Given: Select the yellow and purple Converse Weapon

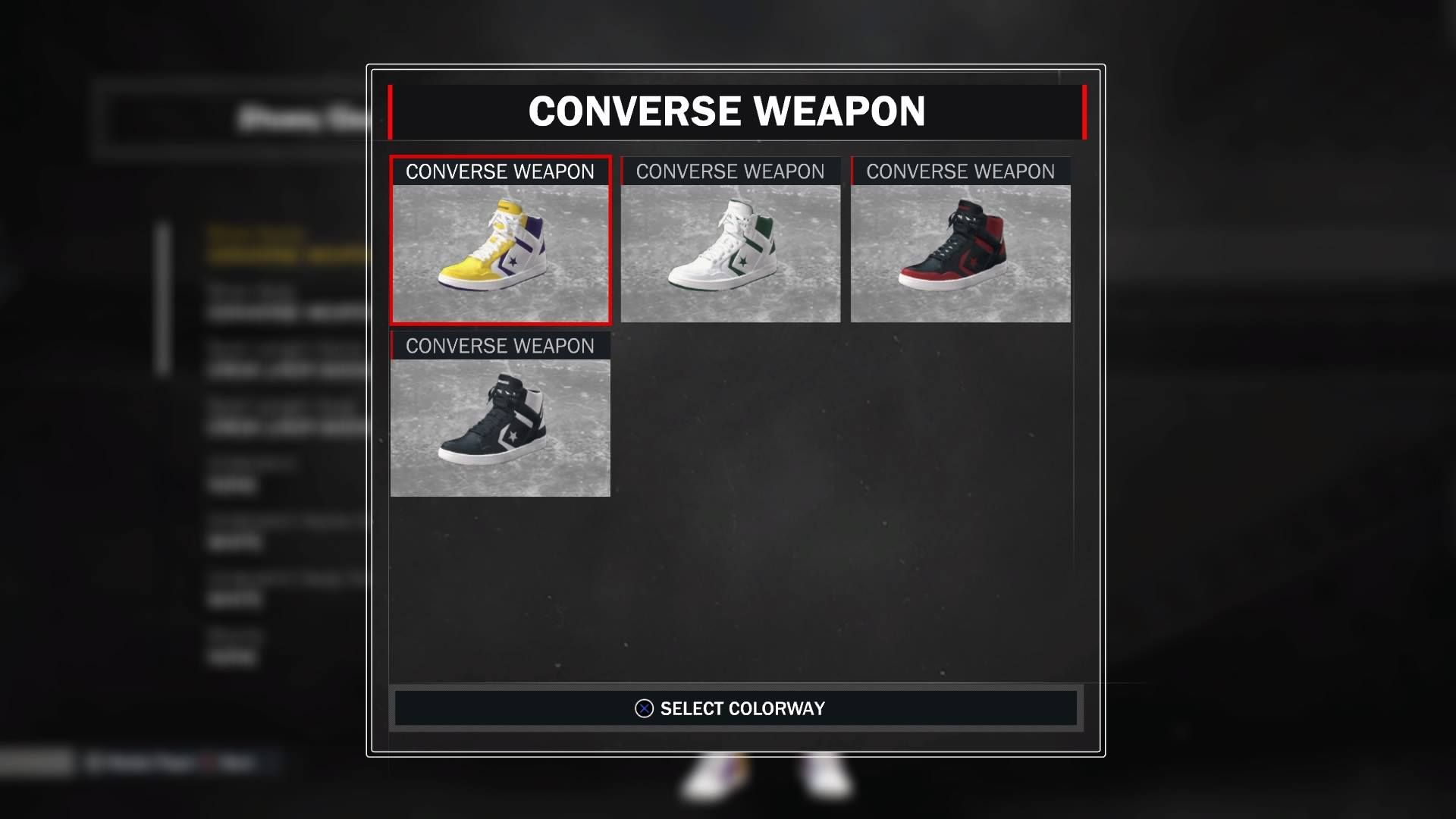Looking at the screenshot, I should point(500,241).
